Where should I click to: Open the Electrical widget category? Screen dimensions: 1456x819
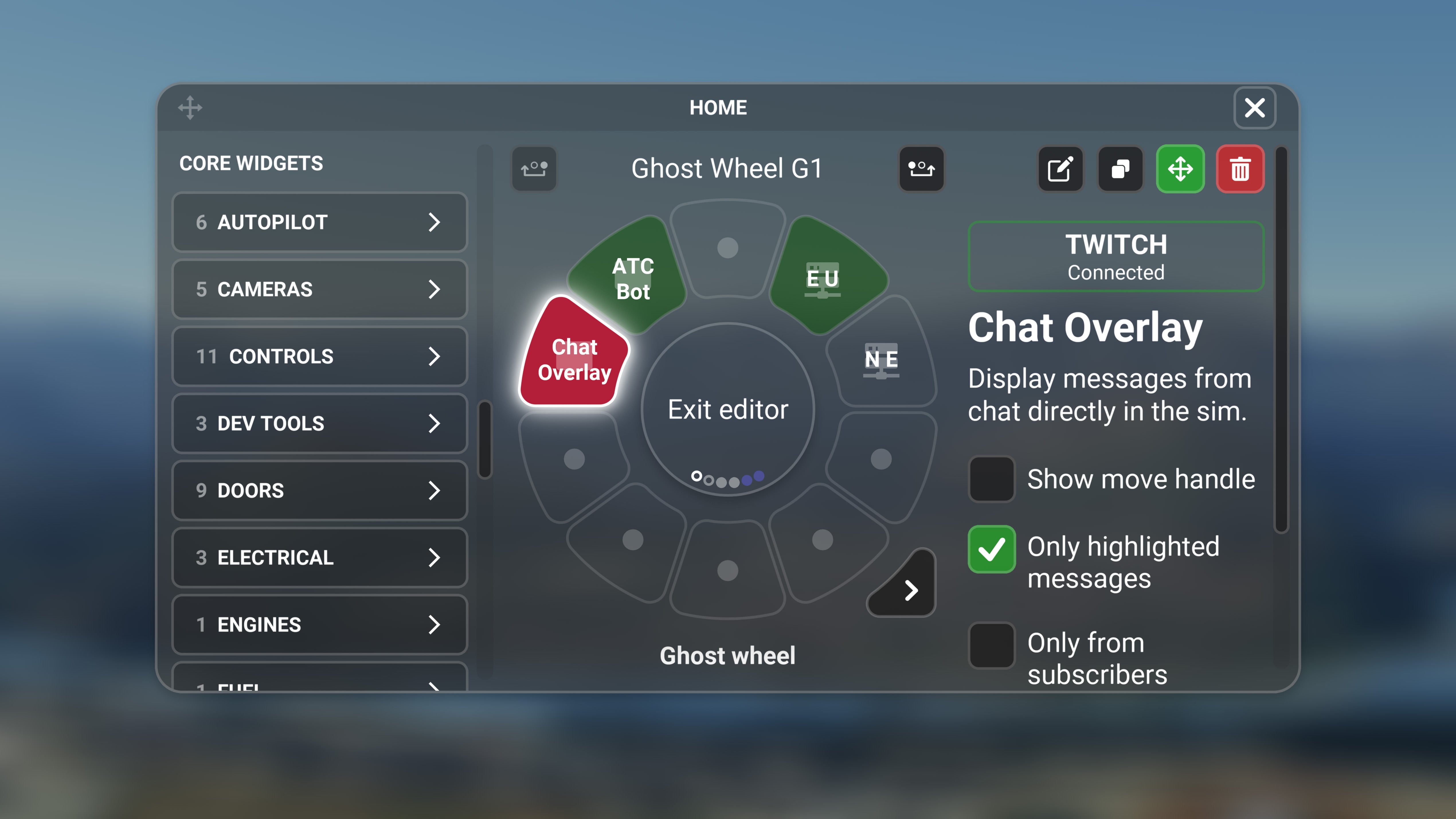pos(319,557)
